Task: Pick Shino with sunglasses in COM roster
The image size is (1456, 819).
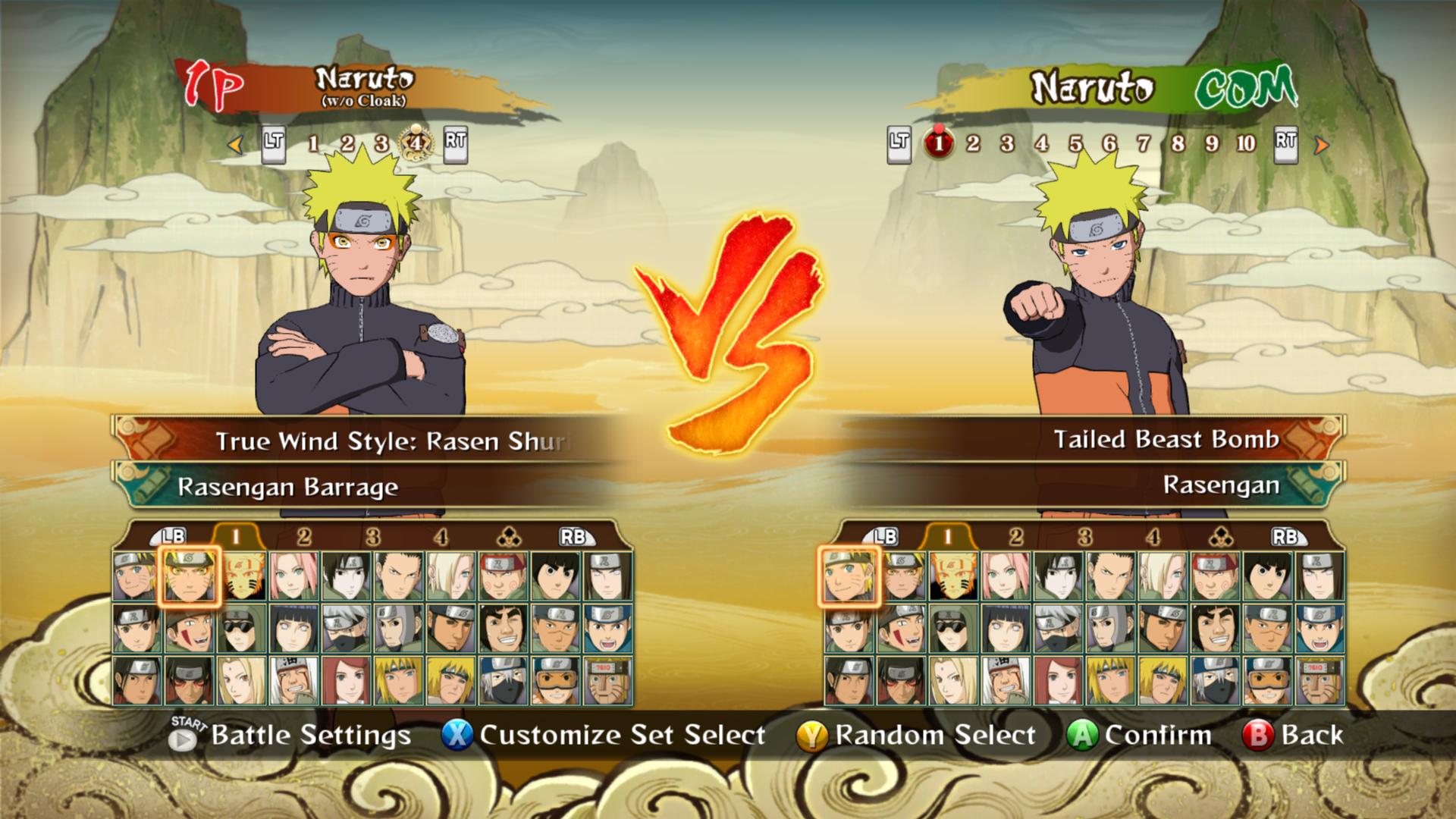Action: click(952, 629)
